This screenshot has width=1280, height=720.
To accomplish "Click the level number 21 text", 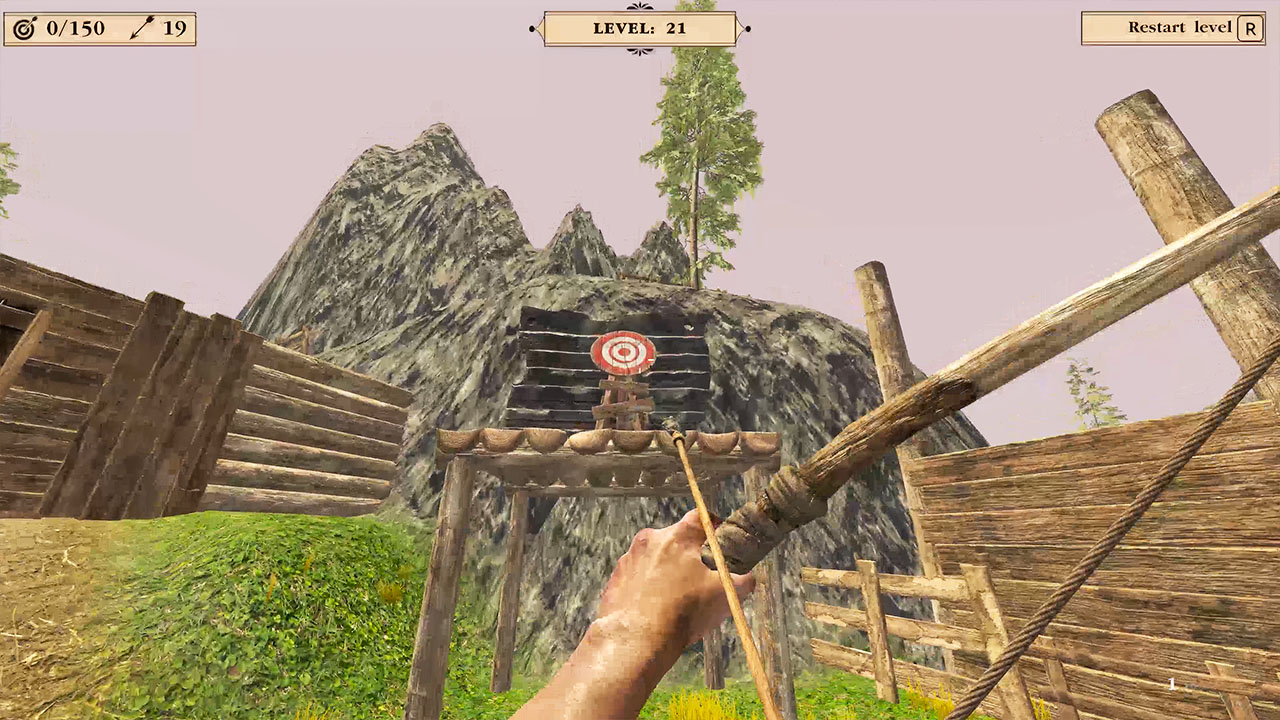I will point(676,28).
